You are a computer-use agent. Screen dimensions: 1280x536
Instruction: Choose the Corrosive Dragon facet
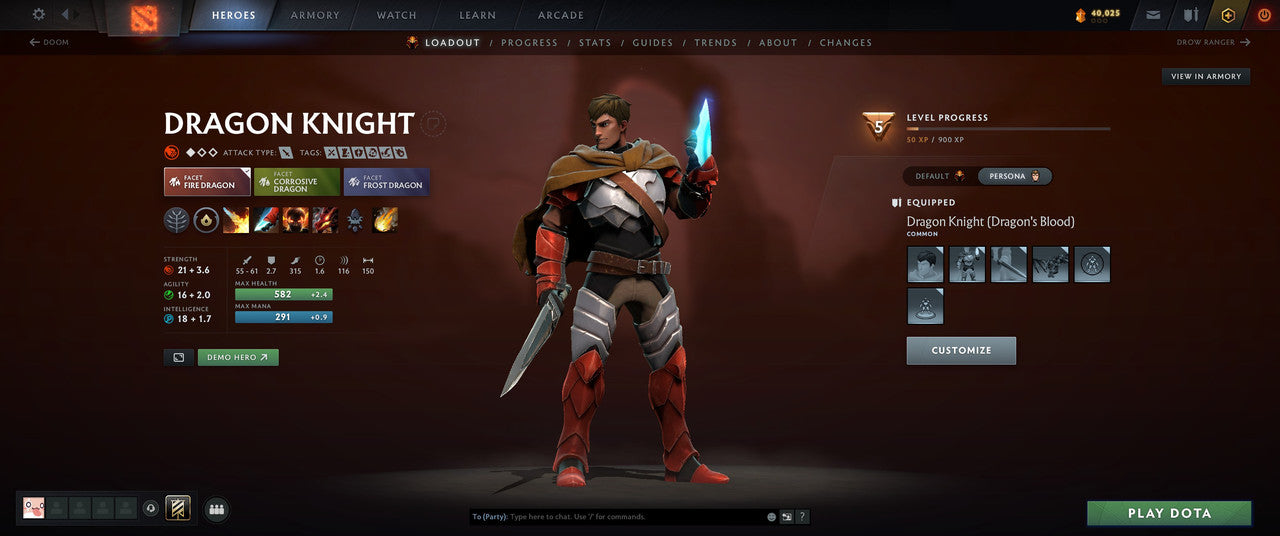click(296, 182)
